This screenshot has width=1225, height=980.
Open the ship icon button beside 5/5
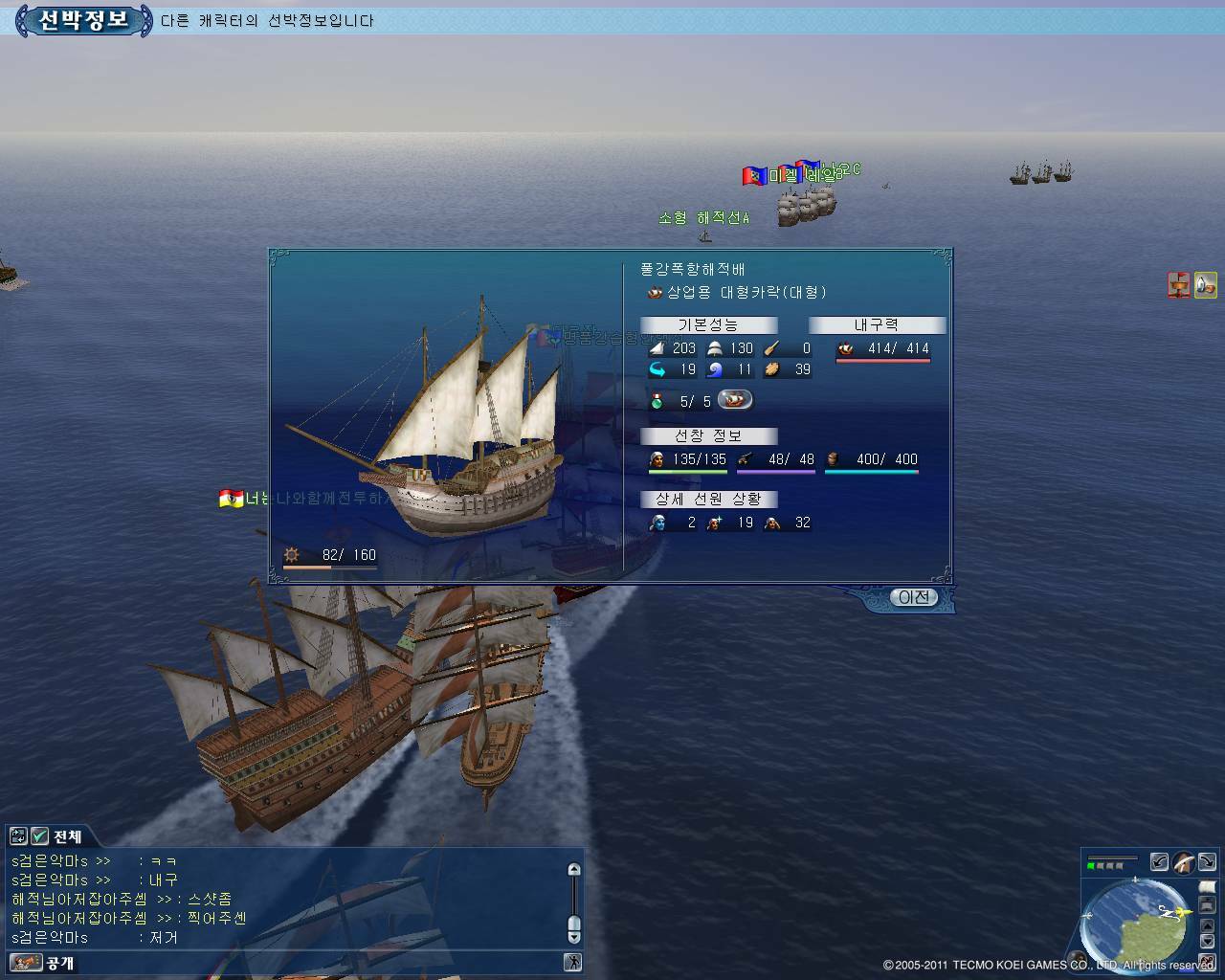[x=735, y=400]
